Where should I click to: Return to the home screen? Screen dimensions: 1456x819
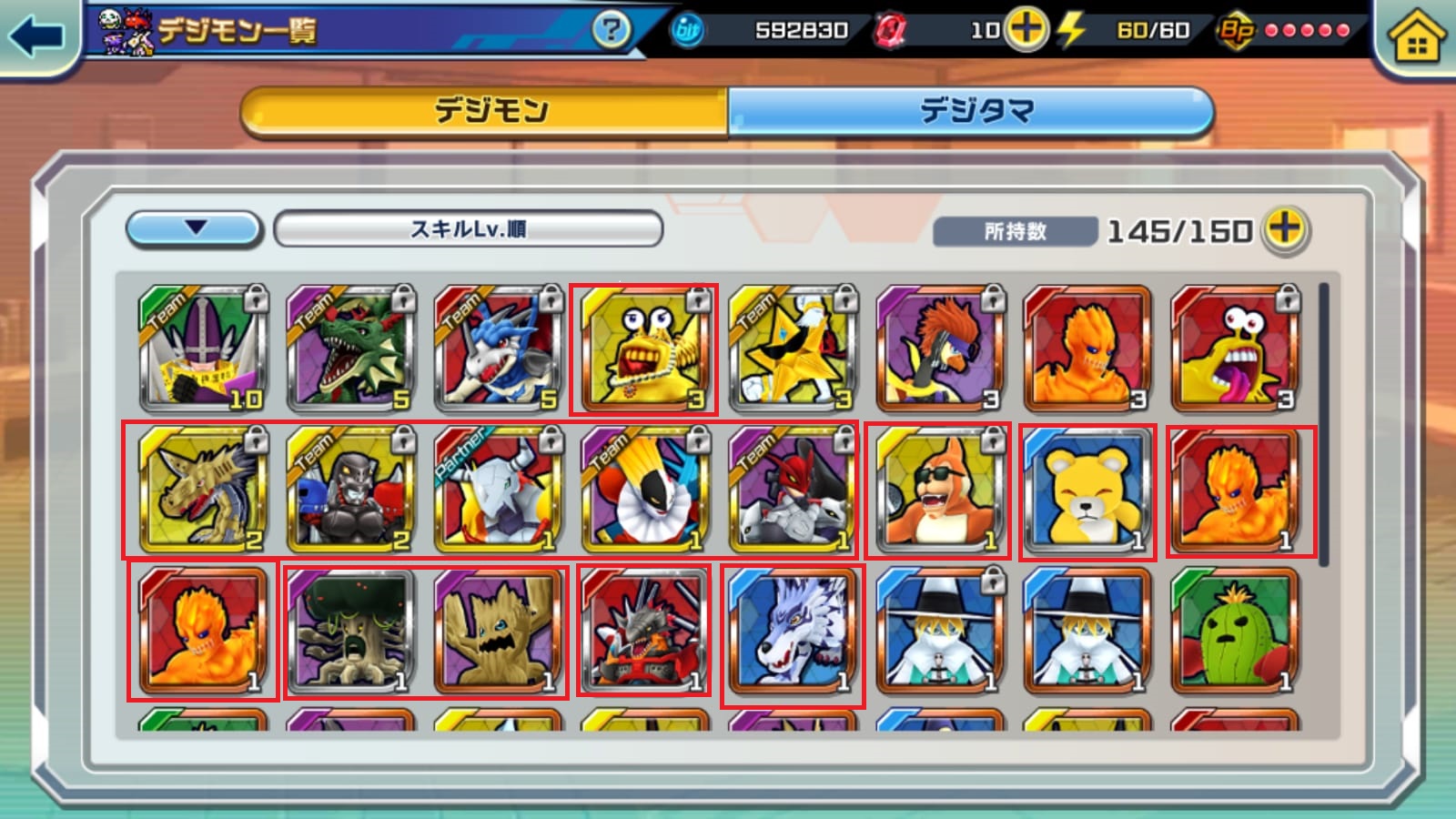(x=1416, y=38)
